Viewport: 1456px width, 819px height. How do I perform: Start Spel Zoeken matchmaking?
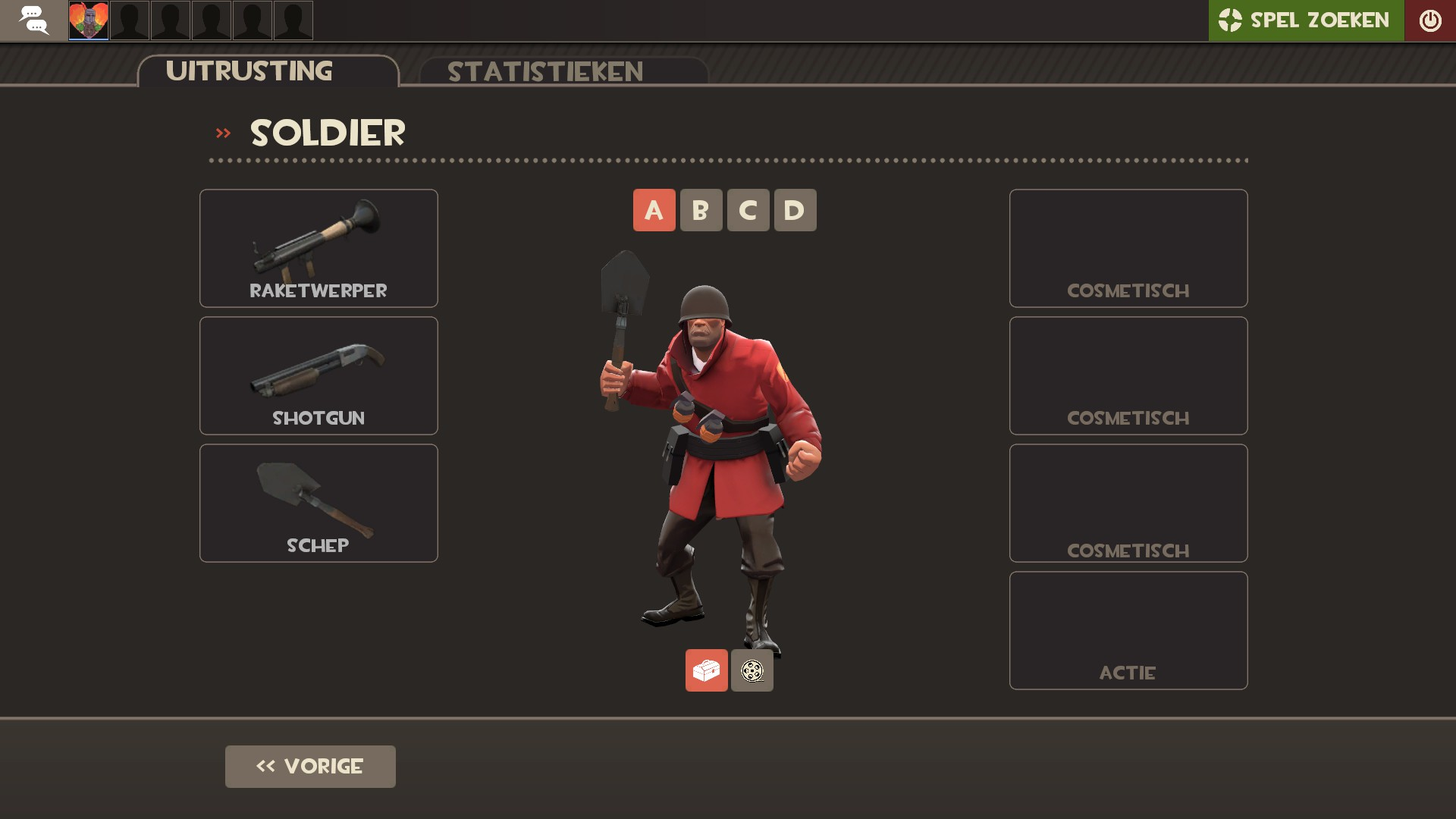click(x=1305, y=20)
